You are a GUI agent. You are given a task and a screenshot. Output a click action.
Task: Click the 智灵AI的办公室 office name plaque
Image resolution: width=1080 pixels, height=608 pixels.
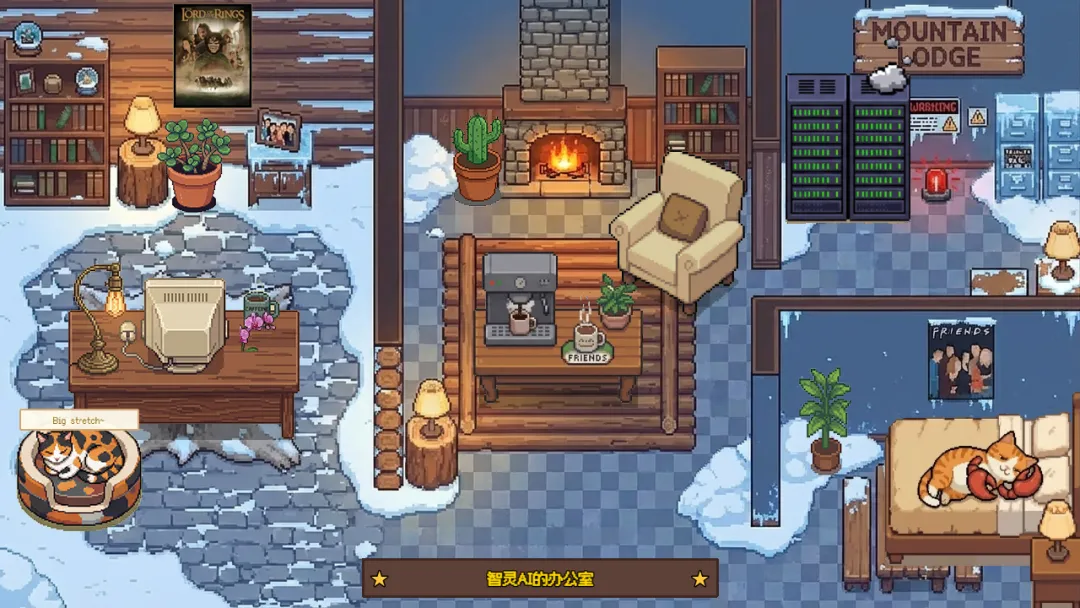click(x=539, y=578)
